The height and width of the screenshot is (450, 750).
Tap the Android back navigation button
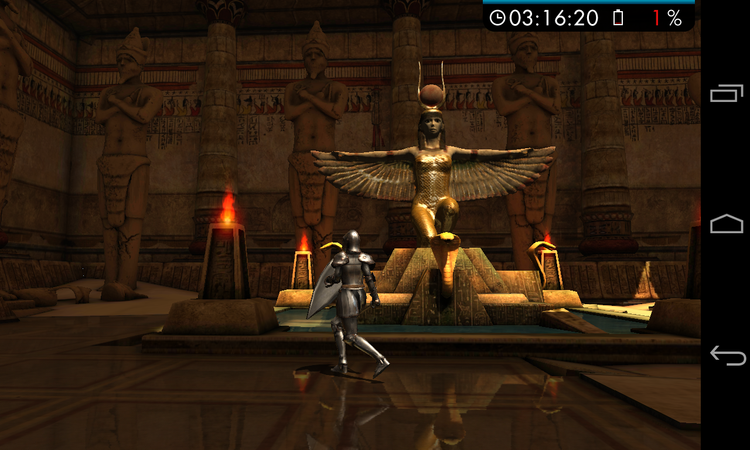click(726, 355)
